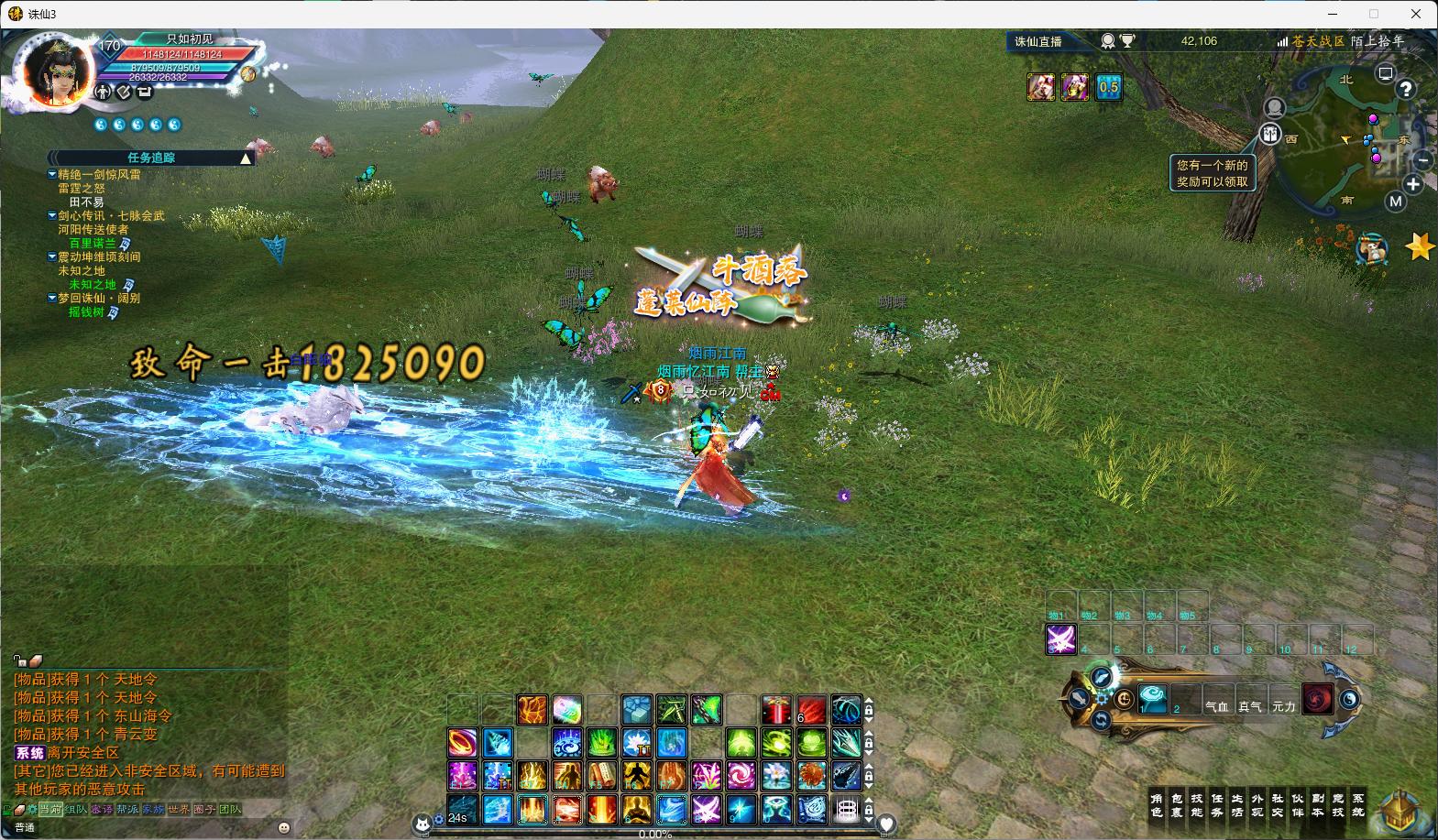Open the golden treasure shop icon
Viewport: 1438px width, 840px height.
(1400, 813)
